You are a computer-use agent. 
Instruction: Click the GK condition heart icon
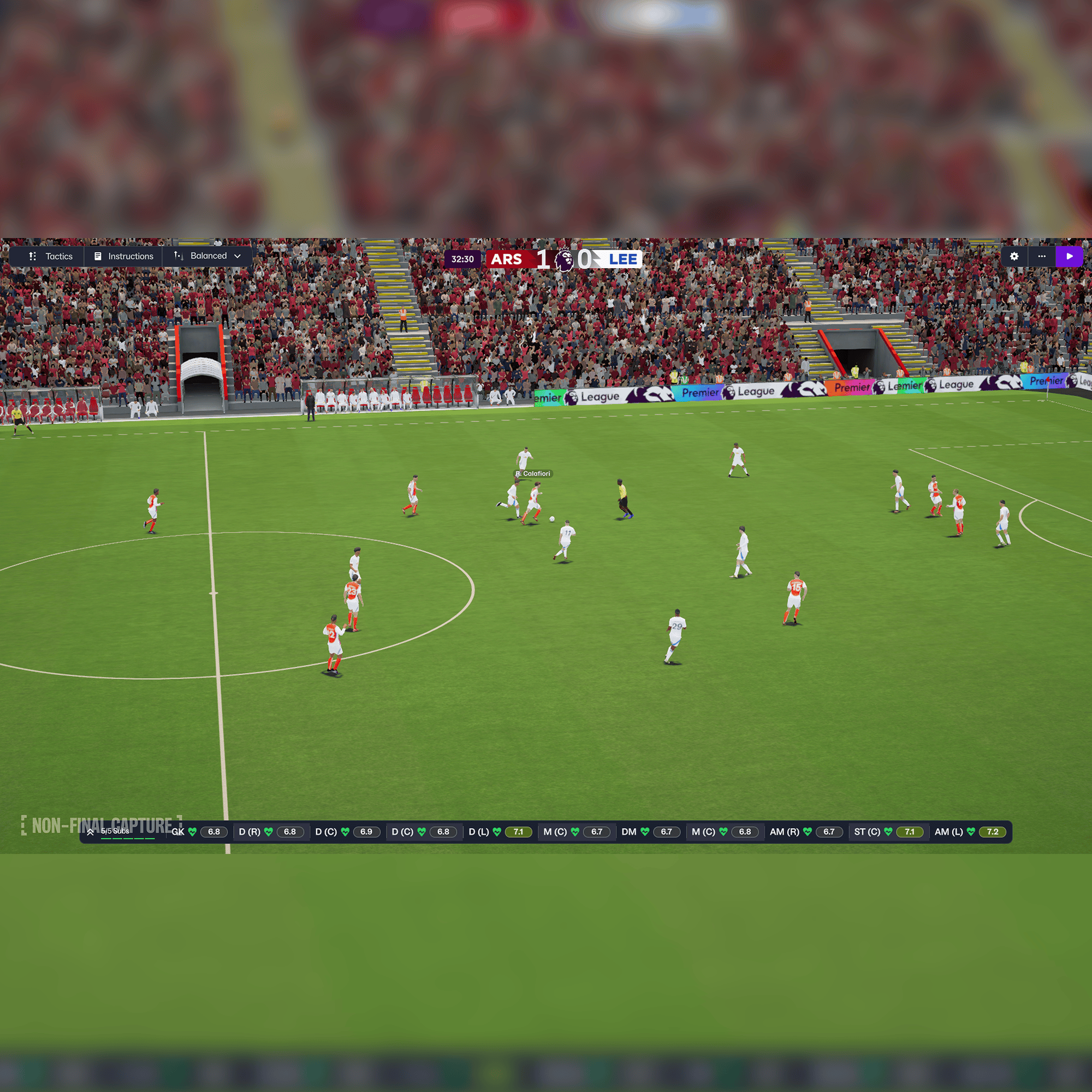[x=192, y=832]
